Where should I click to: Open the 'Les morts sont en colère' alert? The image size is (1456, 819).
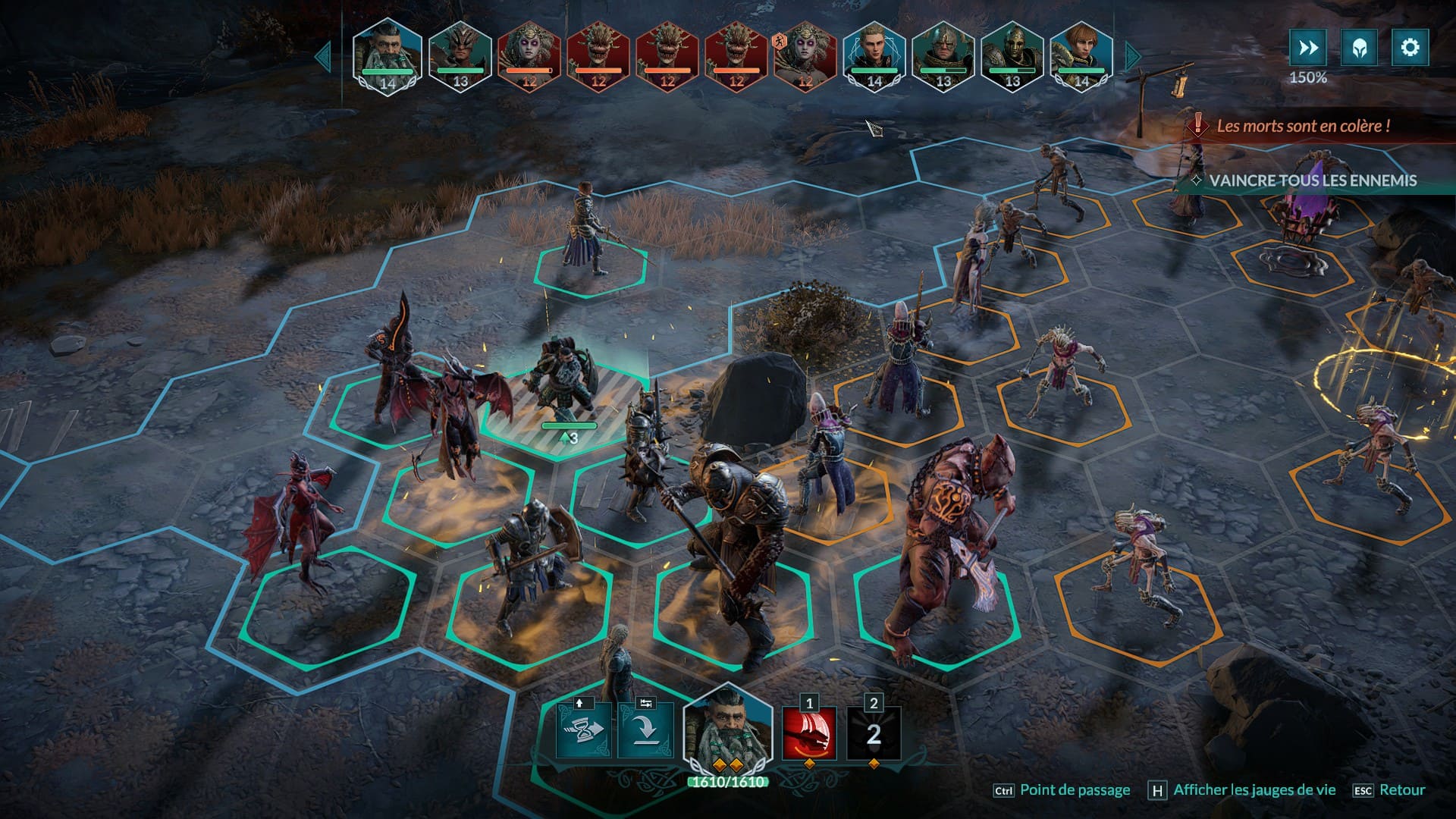click(1303, 126)
